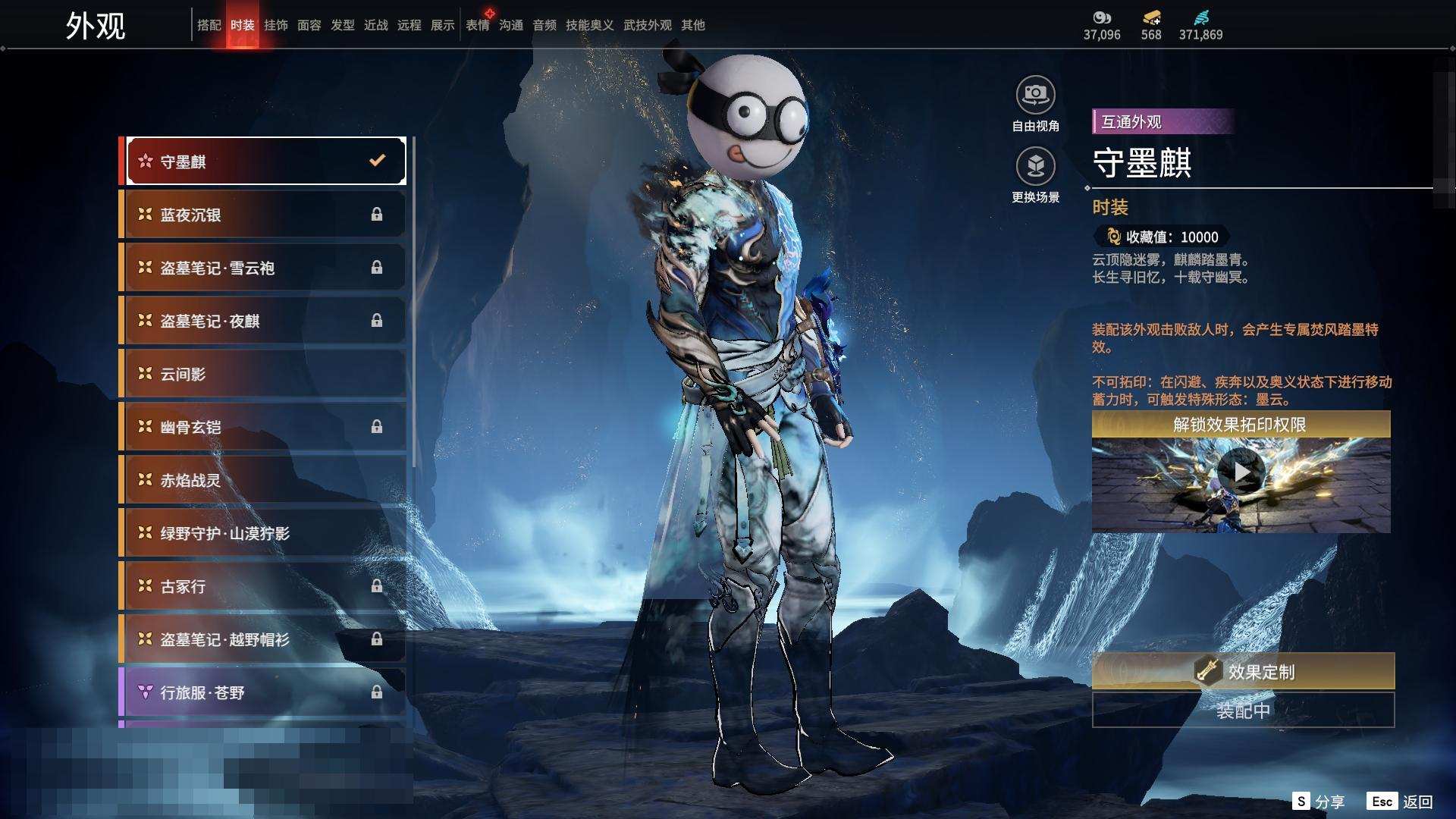This screenshot has width=1456, height=819.
Task: Select 绿野守护·山漠狩影 outfit
Action: [263, 533]
